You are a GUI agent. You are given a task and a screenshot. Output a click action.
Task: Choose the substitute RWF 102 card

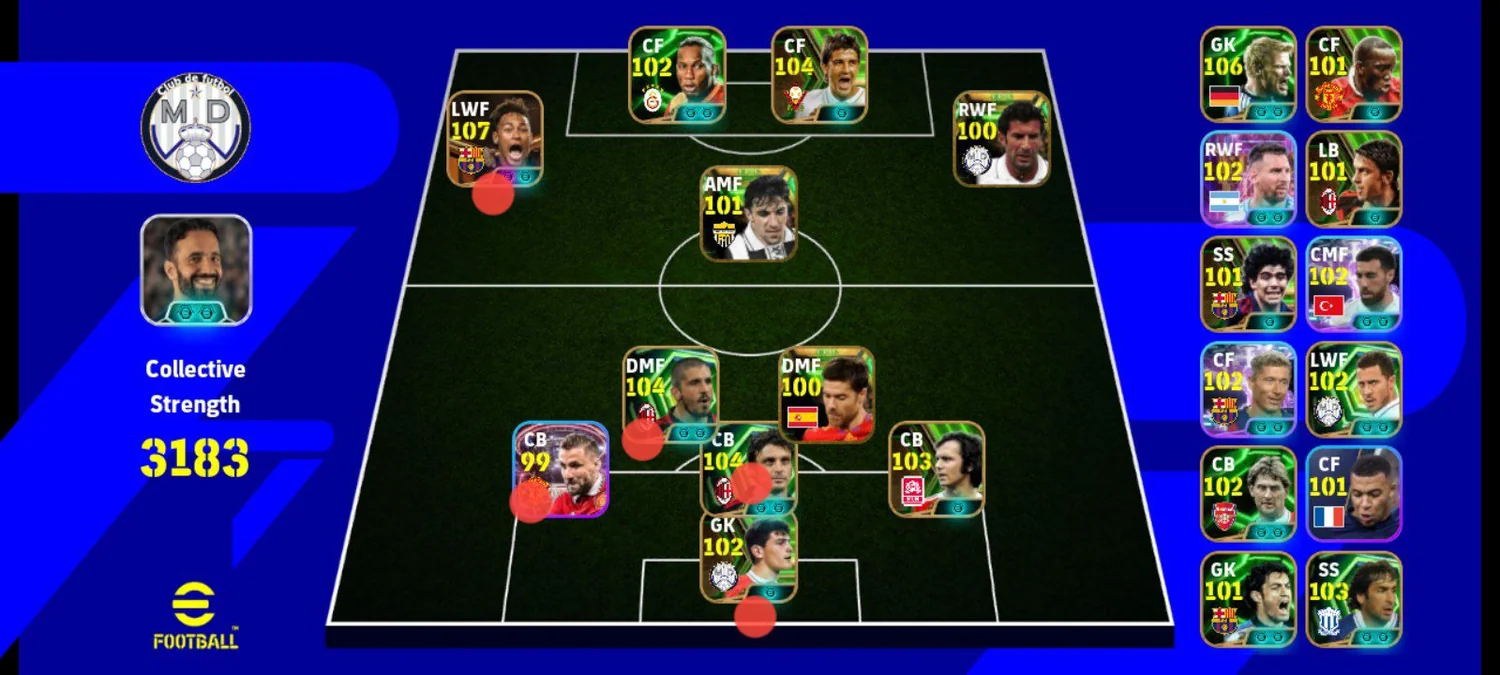coord(1248,179)
